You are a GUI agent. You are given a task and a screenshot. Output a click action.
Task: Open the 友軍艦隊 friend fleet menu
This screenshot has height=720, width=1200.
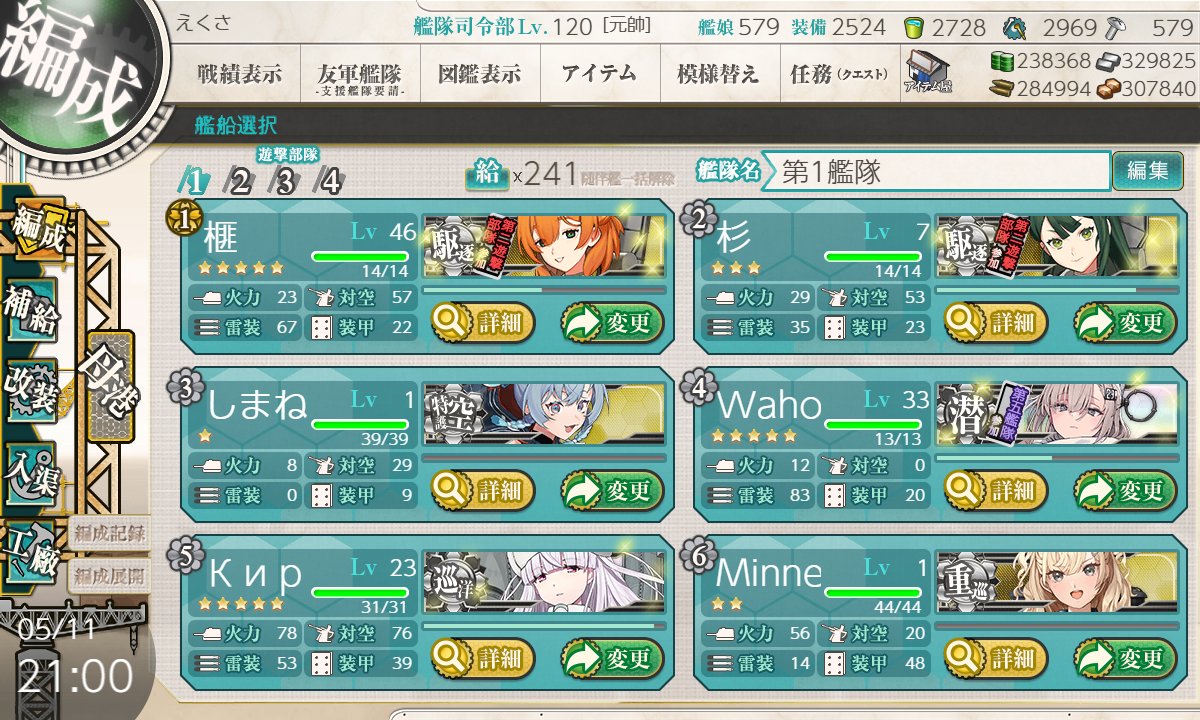point(359,75)
